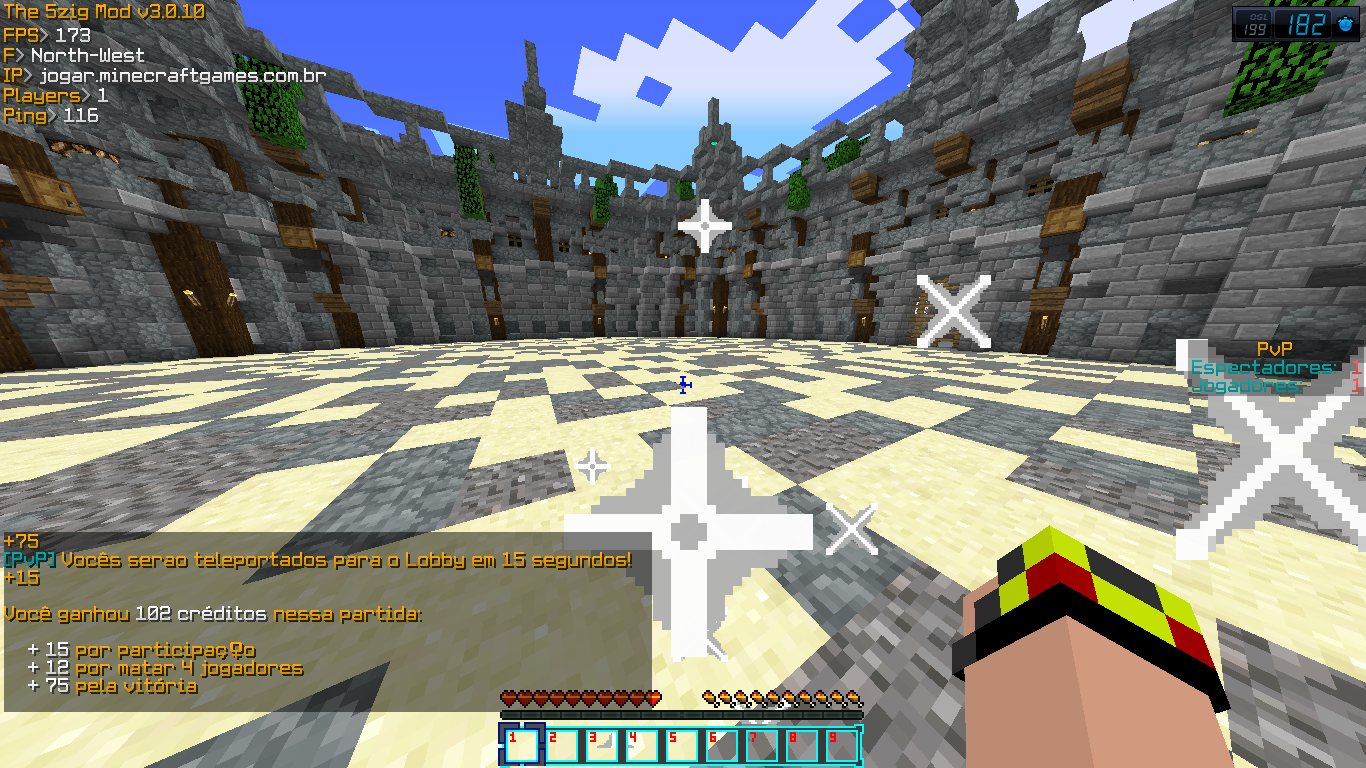Choose the hotbar slot labeled 2
Image resolution: width=1366 pixels, height=768 pixels.
[562, 746]
